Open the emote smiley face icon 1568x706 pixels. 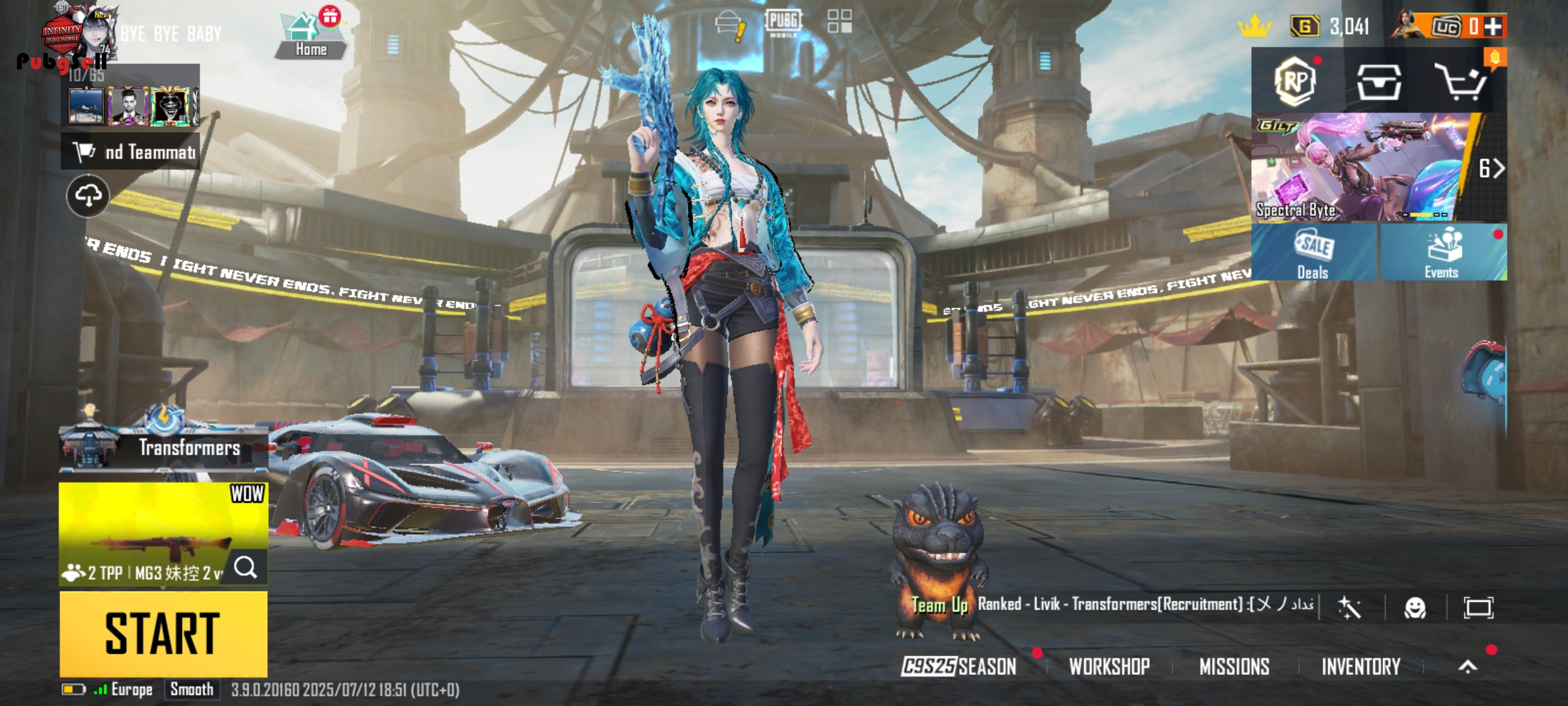[1414, 608]
